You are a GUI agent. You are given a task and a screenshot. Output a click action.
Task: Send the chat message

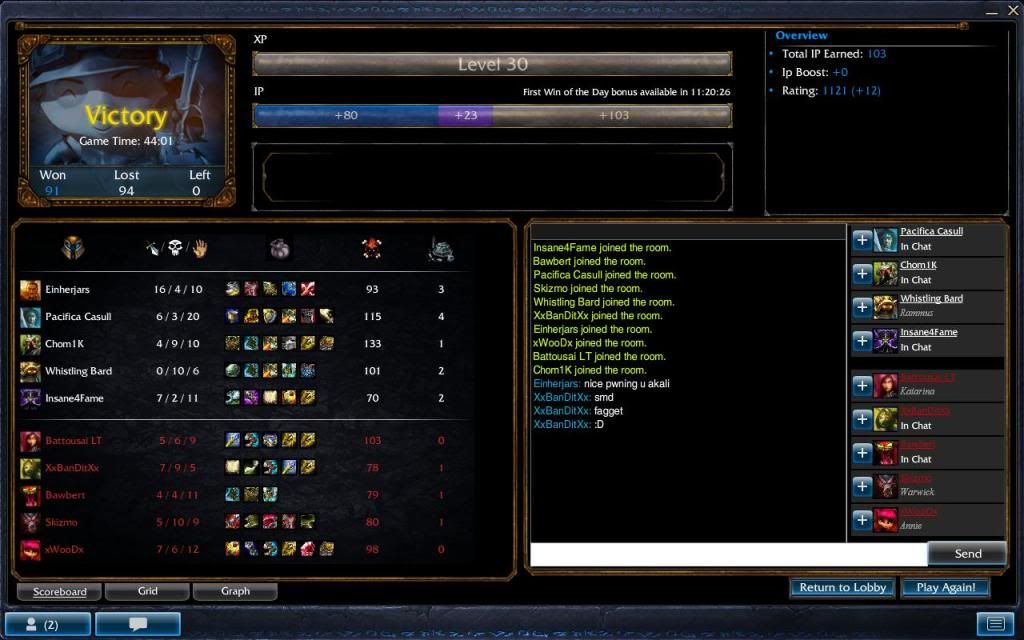pyautogui.click(x=967, y=553)
